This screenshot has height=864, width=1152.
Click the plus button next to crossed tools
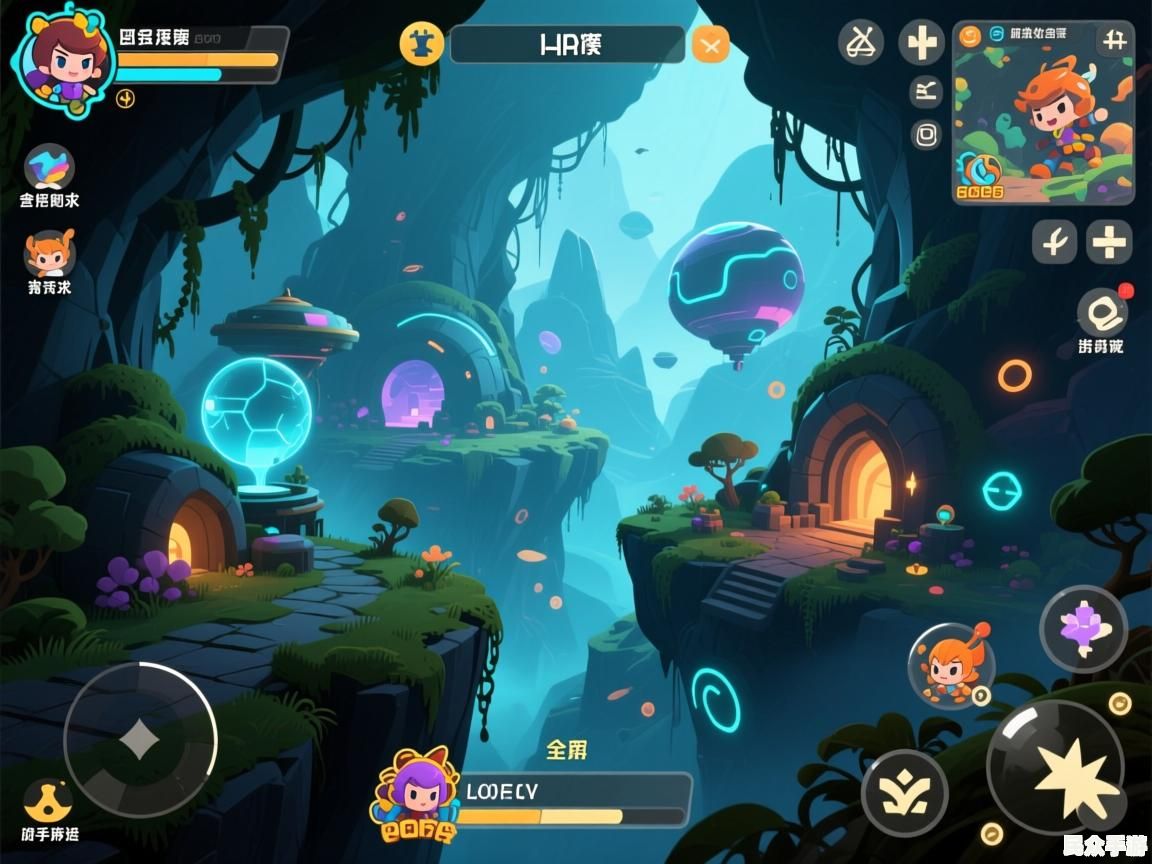click(921, 43)
